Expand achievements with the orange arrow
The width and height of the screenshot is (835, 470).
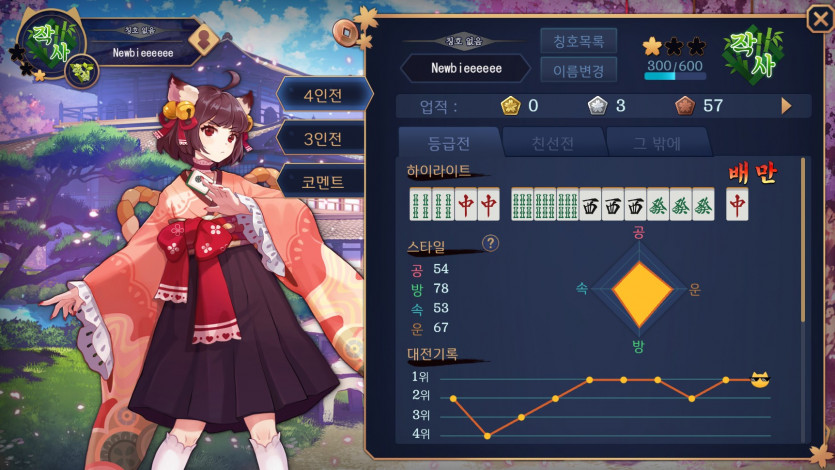[786, 105]
